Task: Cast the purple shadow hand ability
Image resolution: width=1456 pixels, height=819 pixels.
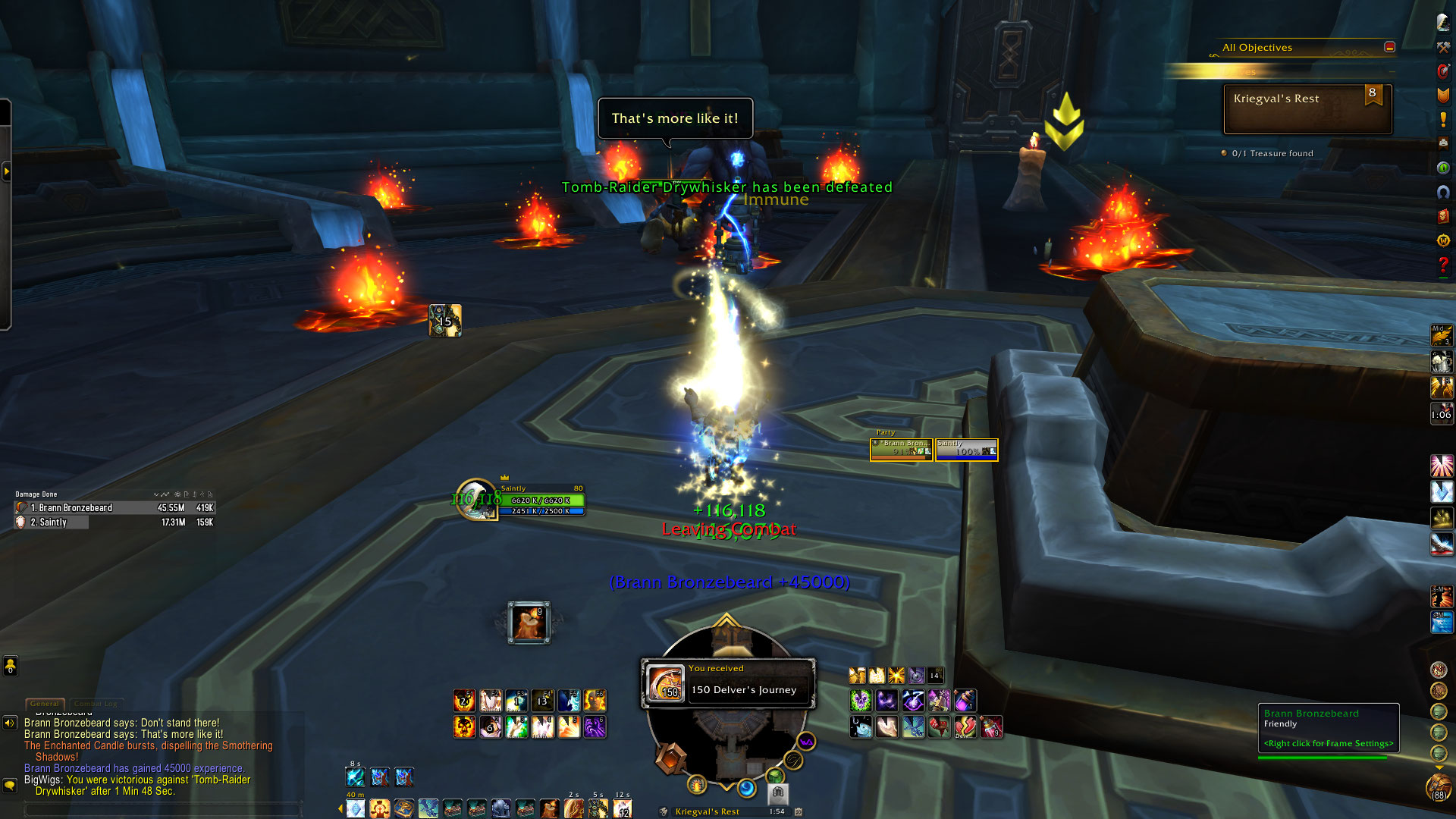Action: pyautogui.click(x=595, y=727)
